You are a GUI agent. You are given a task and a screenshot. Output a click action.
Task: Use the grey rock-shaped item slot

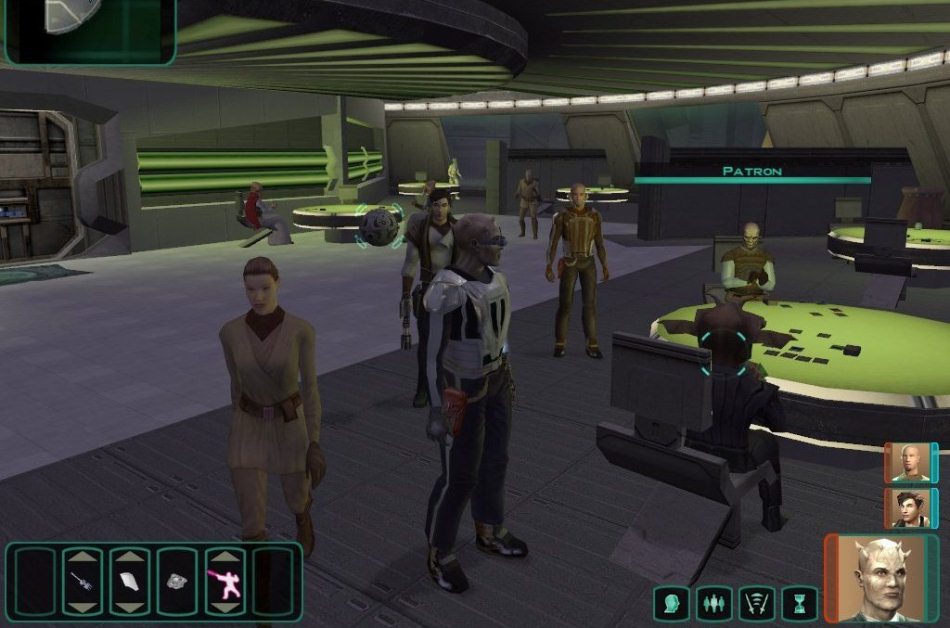point(178,582)
